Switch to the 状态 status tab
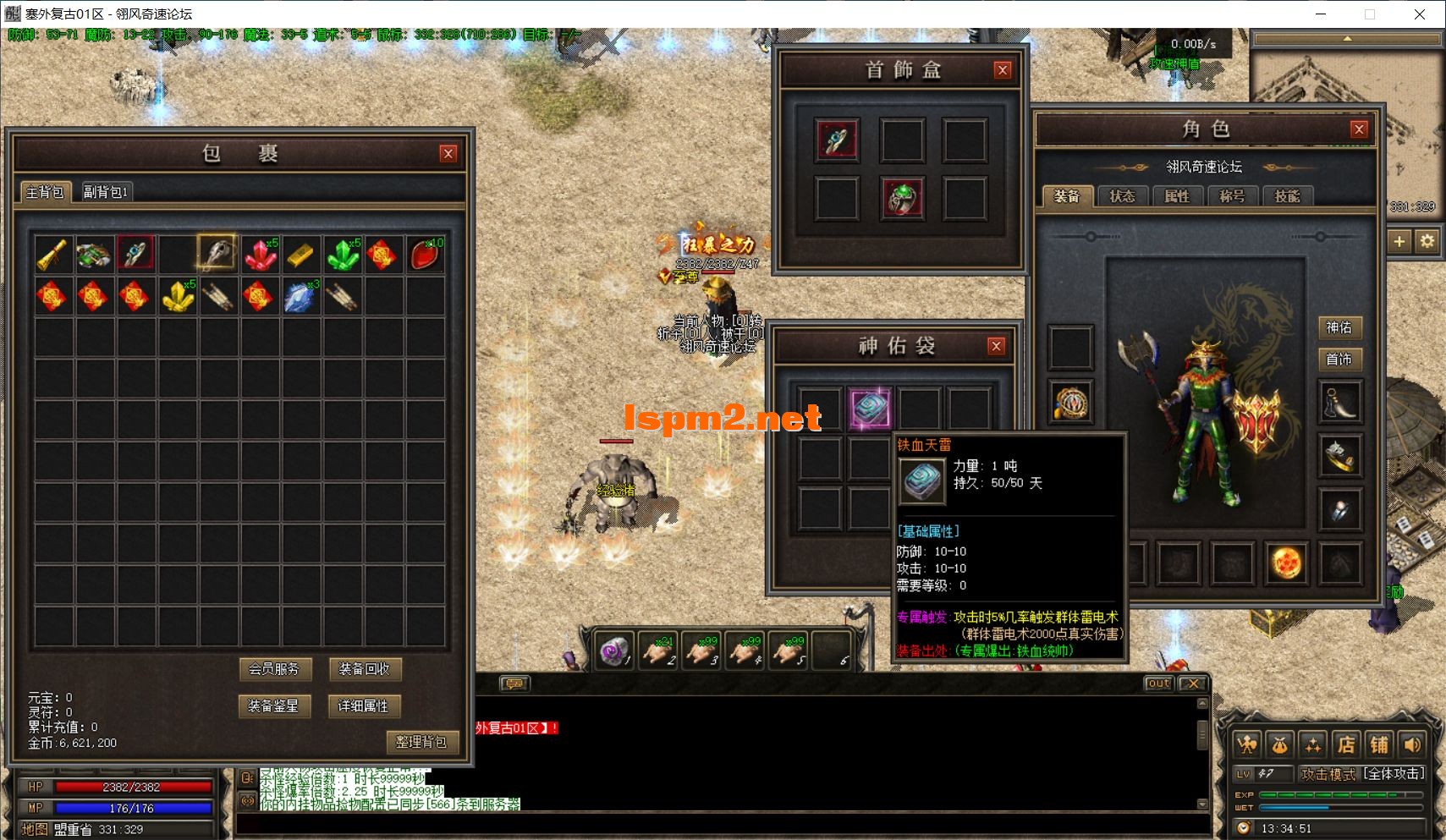 pyautogui.click(x=1122, y=196)
